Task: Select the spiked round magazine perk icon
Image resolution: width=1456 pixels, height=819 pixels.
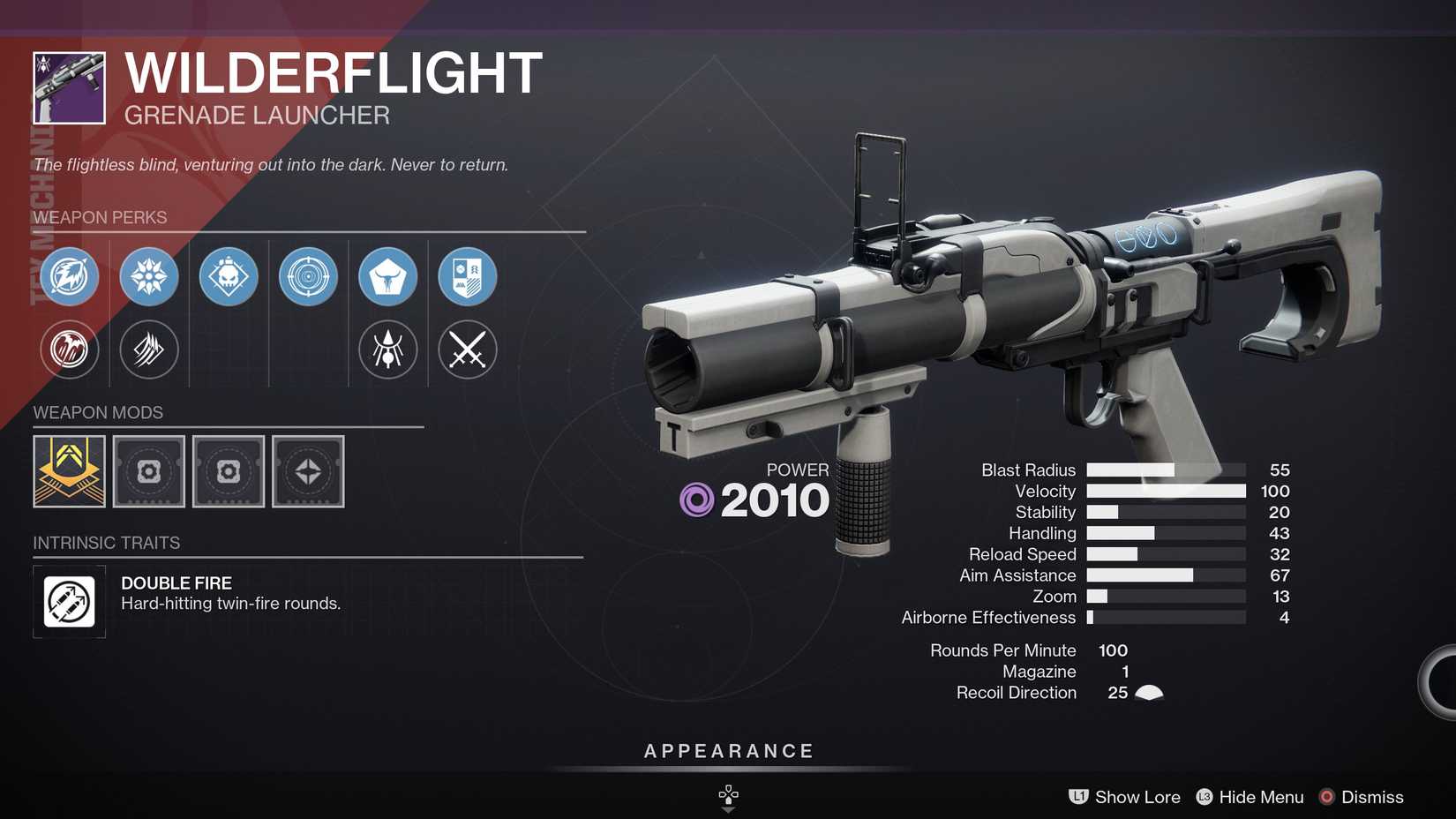Action: point(148,276)
